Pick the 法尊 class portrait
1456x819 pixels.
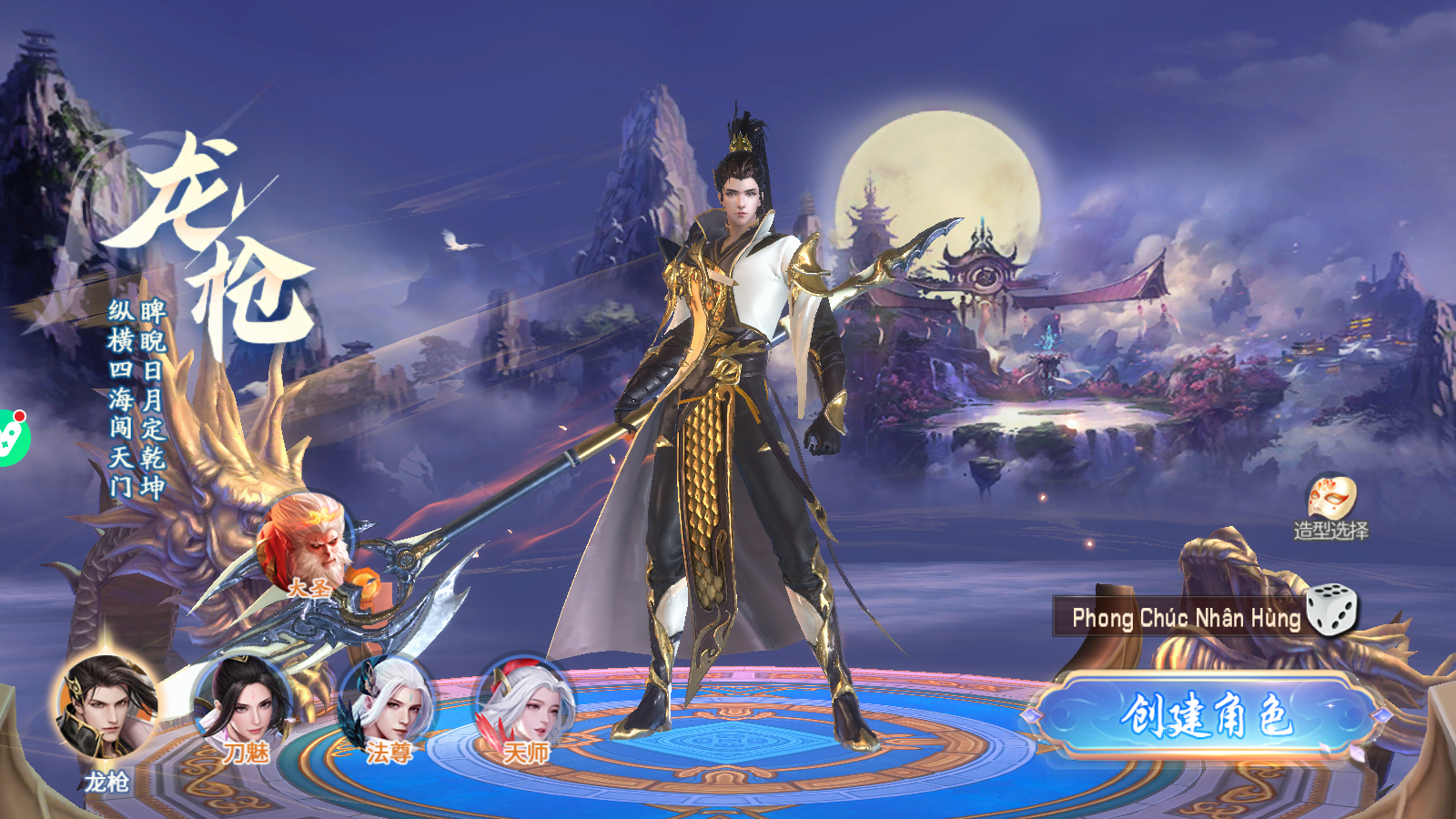(x=386, y=705)
